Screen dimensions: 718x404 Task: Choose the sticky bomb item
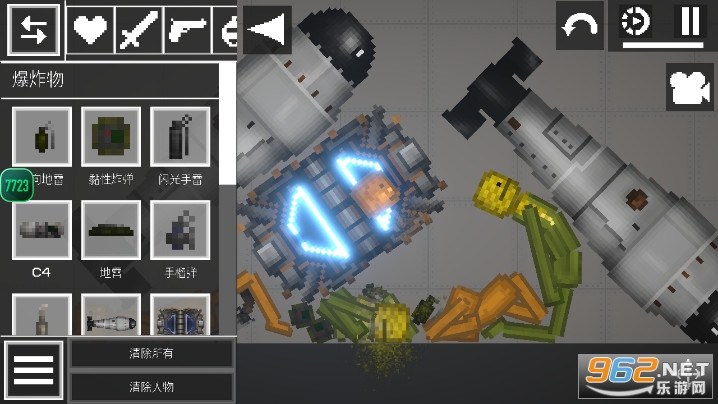click(111, 137)
